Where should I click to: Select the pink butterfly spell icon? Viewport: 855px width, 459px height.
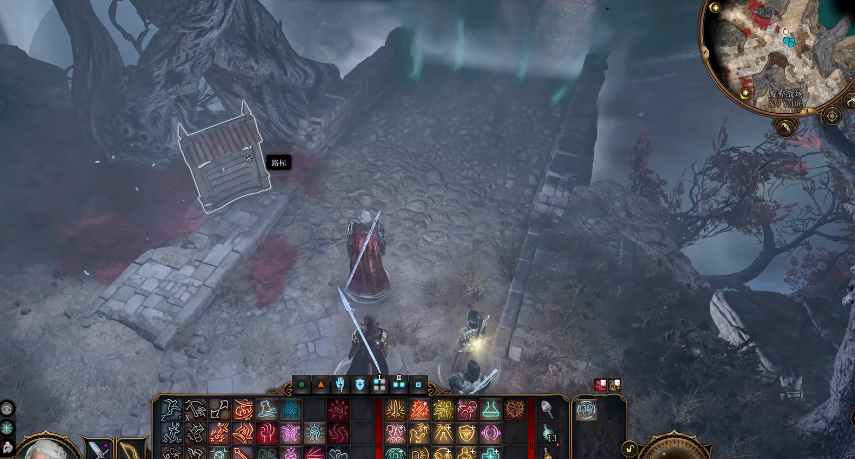coord(291,433)
